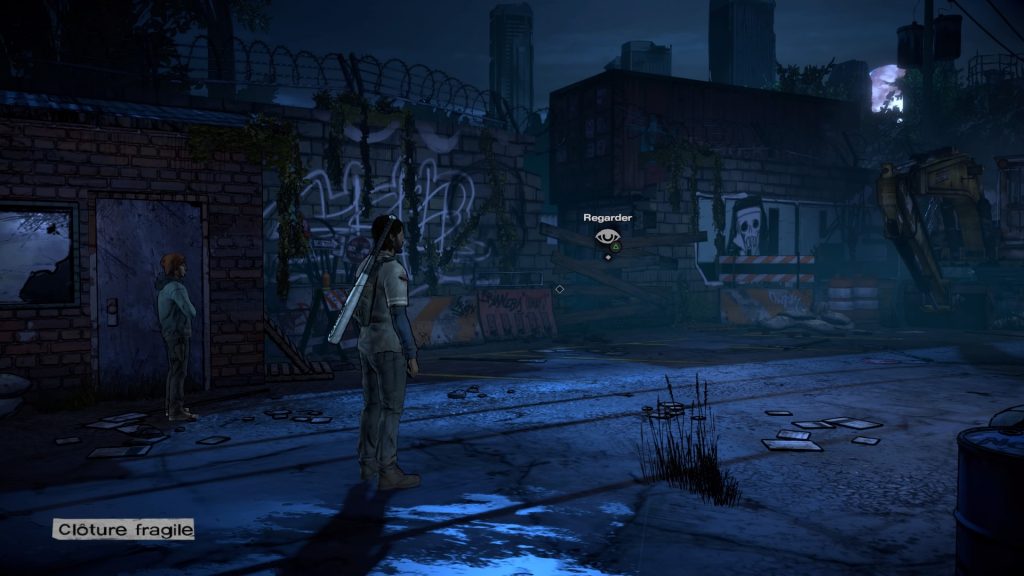1024x576 pixels.
Task: Select the Regarder eye icon
Action: click(607, 238)
